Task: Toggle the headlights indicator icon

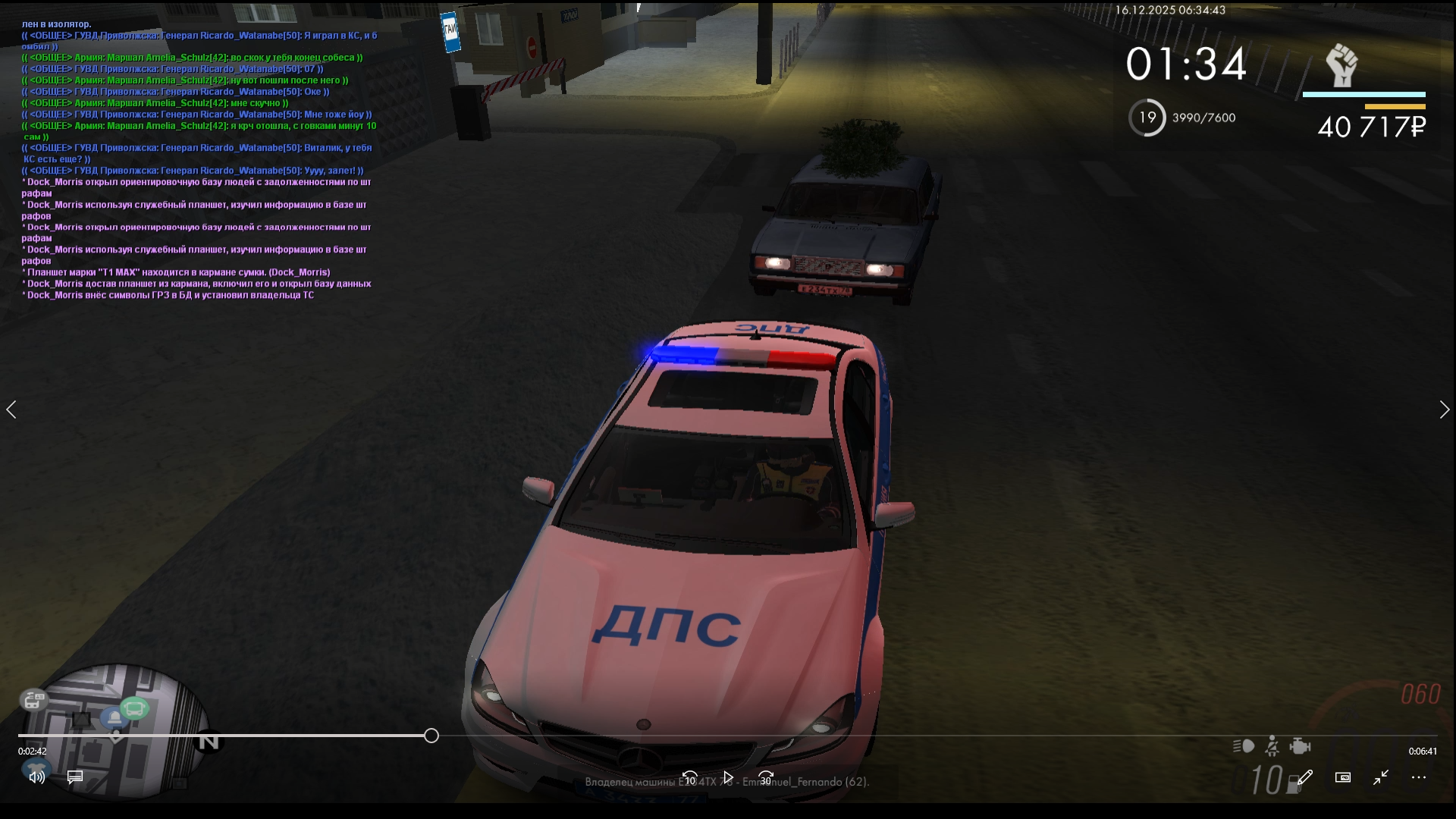Action: pyautogui.click(x=1244, y=747)
